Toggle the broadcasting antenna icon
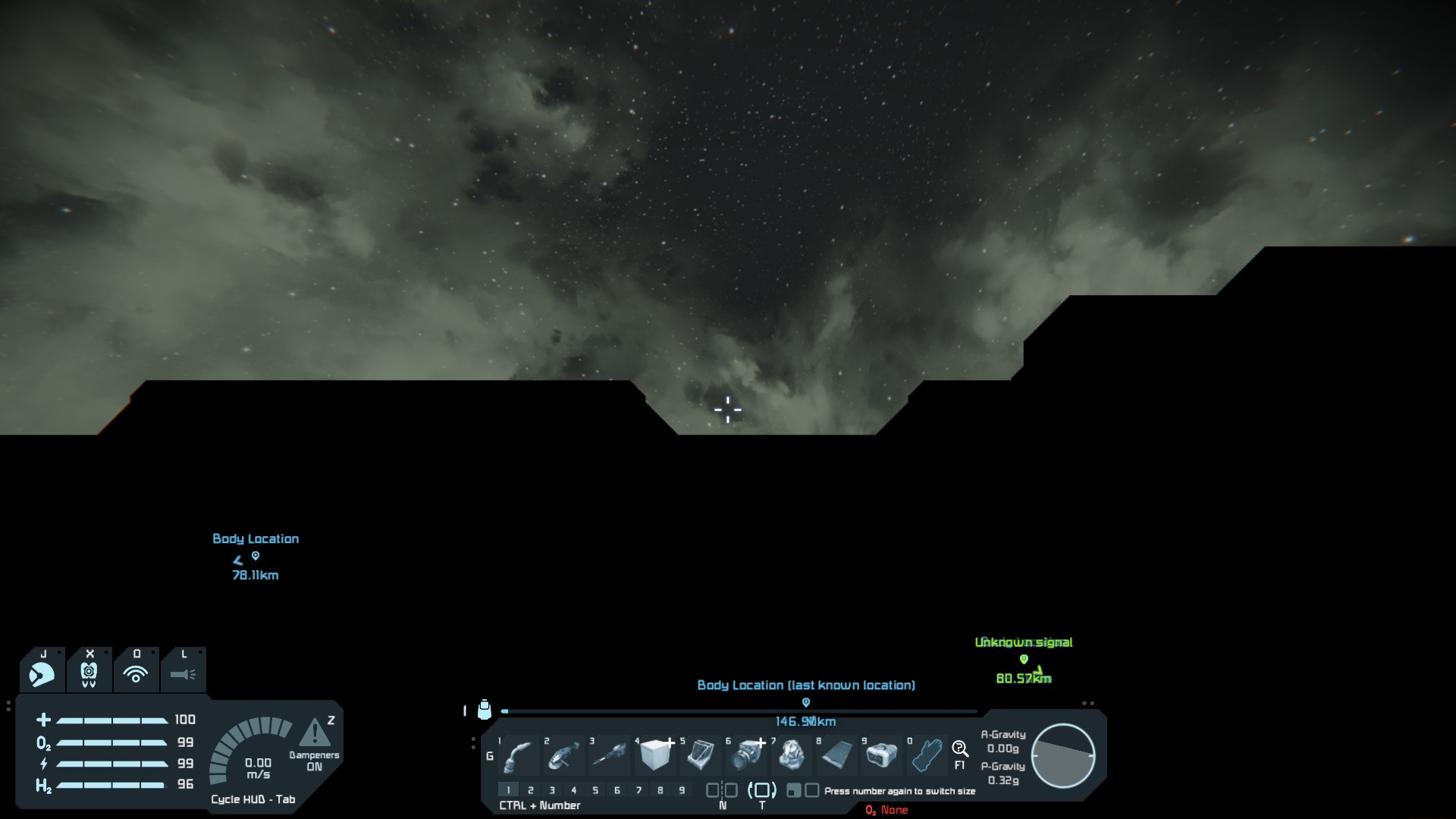The height and width of the screenshot is (819, 1456). tap(136, 673)
